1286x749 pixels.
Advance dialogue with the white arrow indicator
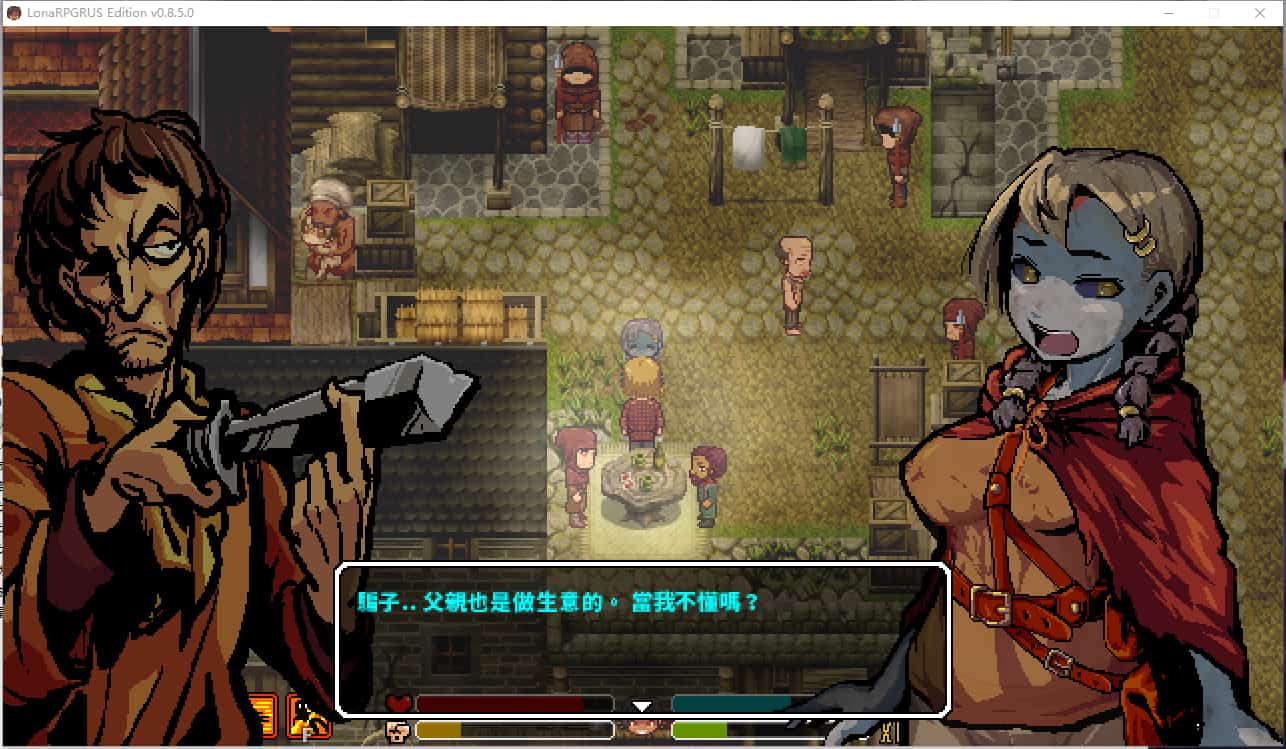(642, 706)
